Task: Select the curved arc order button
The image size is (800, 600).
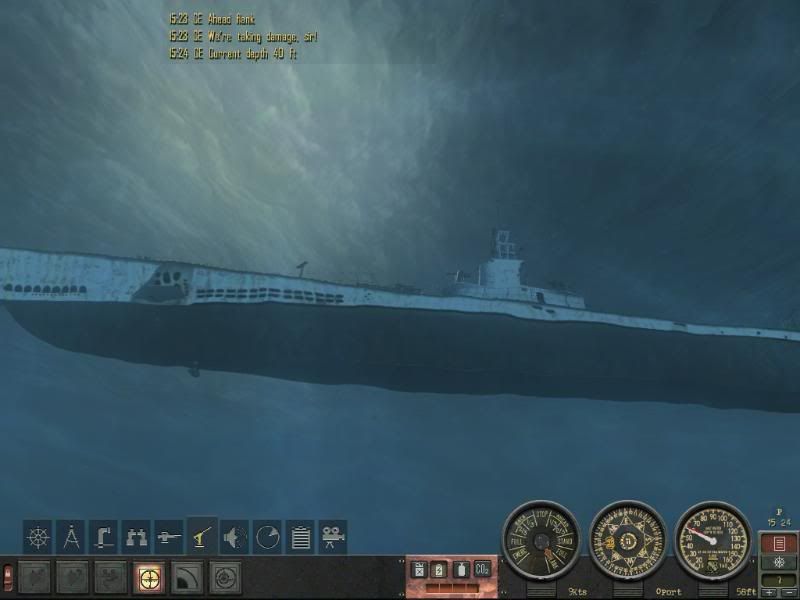Action: 187,578
